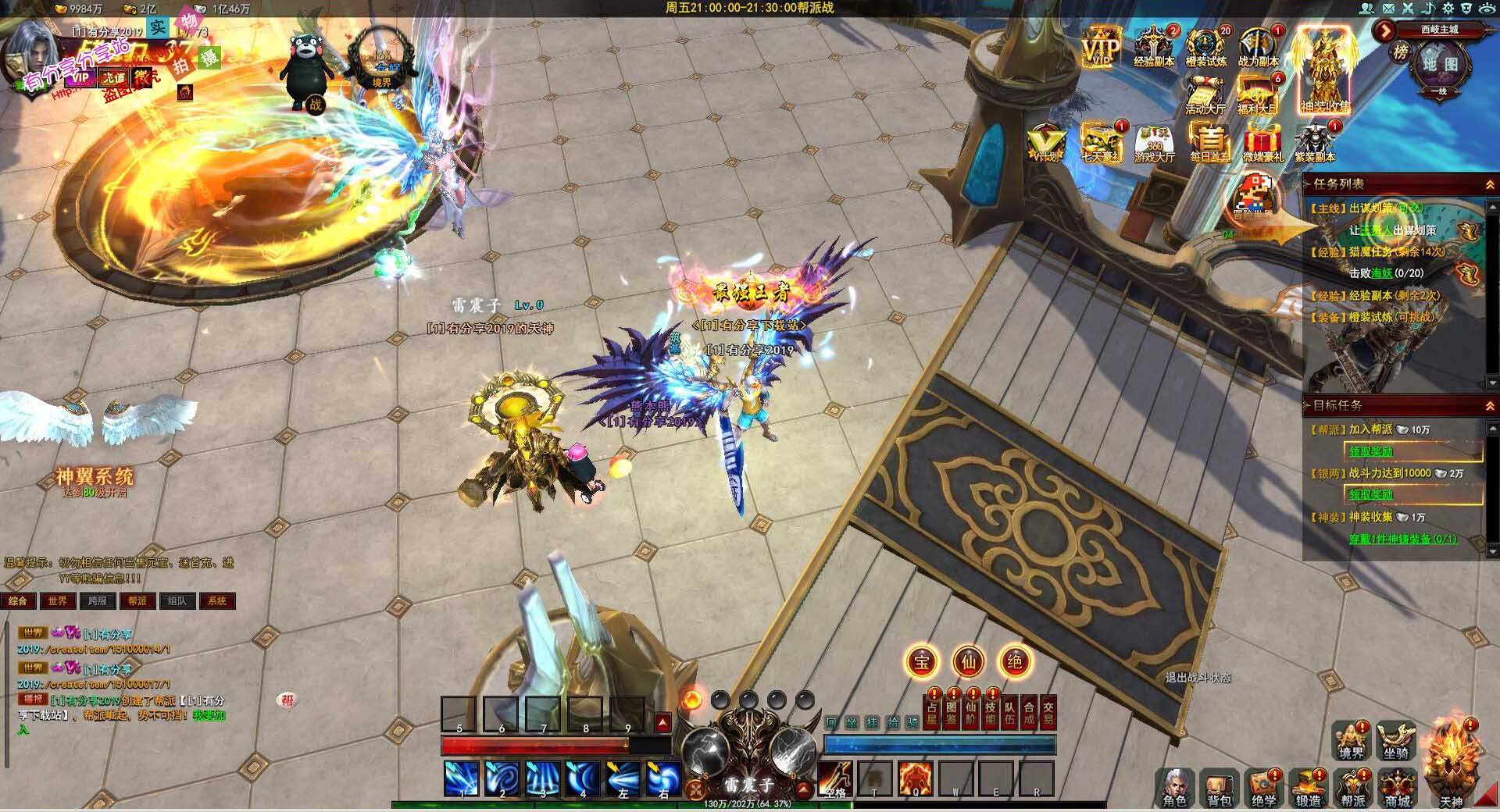1500x812 pixels.
Task: Open the 技能 skills shortcut
Action: point(990,713)
